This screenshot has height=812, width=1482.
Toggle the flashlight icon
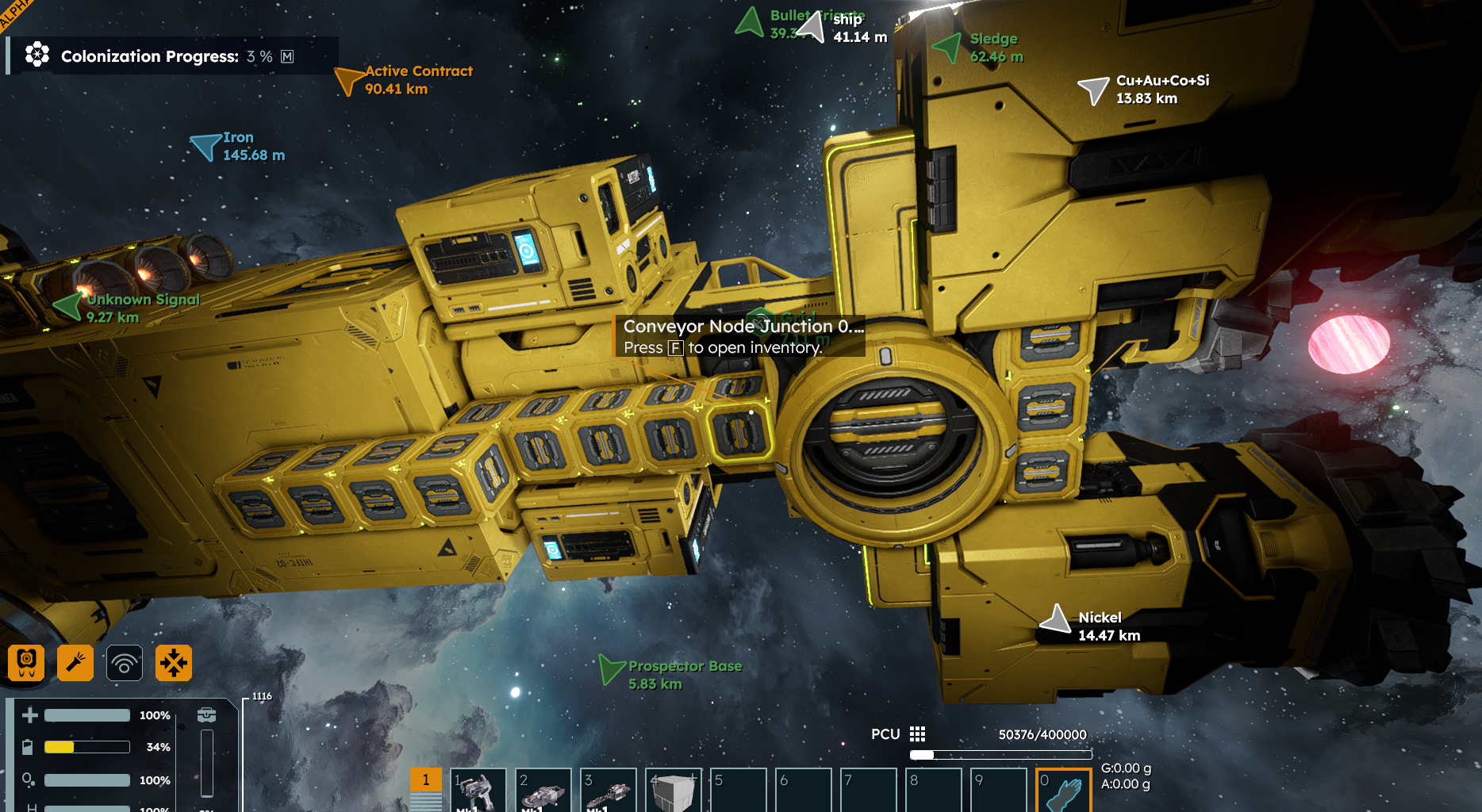(75, 663)
